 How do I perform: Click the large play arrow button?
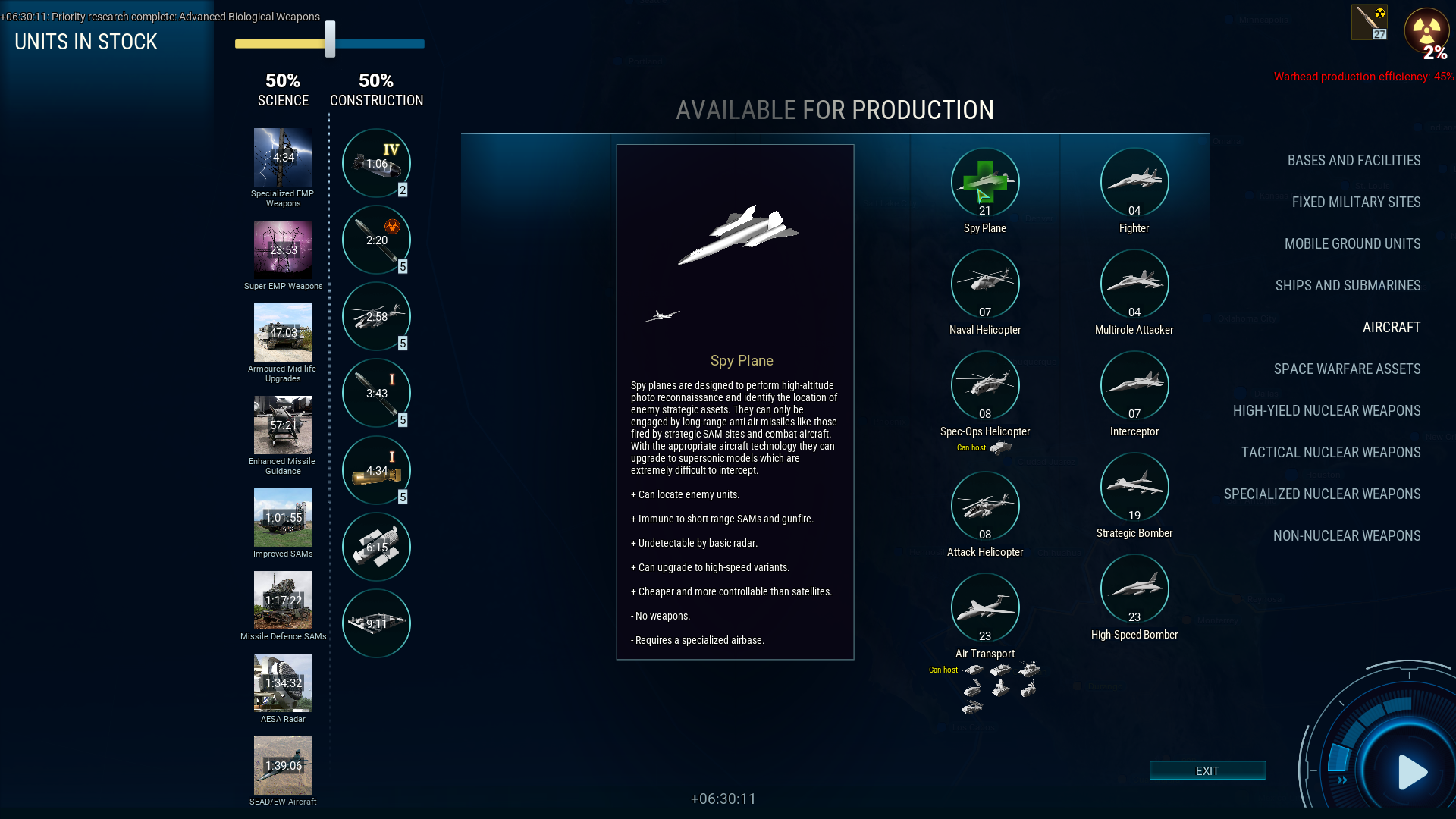tap(1411, 772)
